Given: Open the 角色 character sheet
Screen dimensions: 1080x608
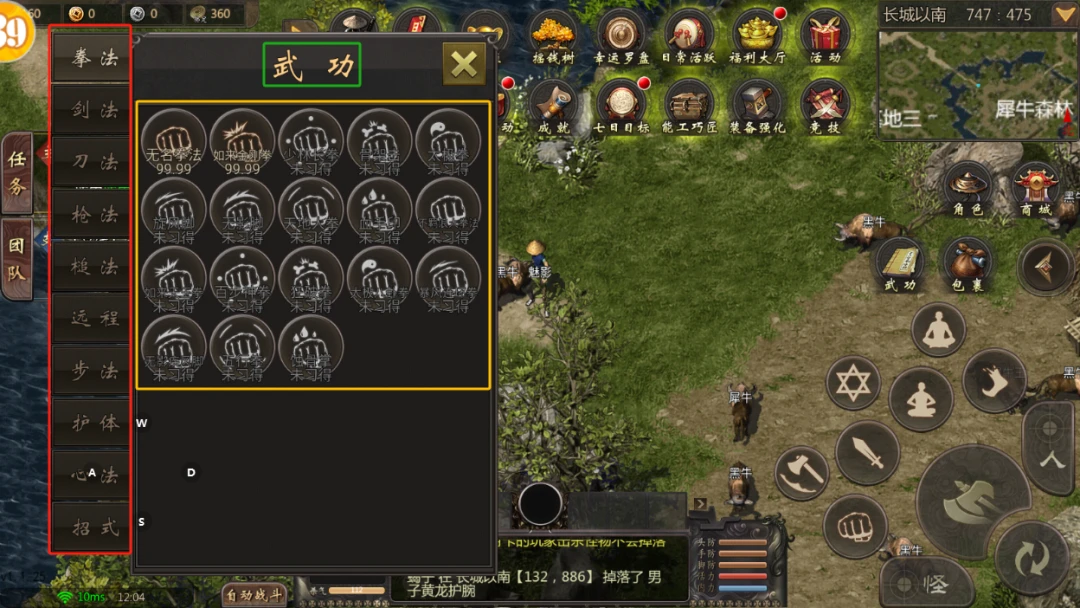Looking at the screenshot, I should tap(968, 189).
